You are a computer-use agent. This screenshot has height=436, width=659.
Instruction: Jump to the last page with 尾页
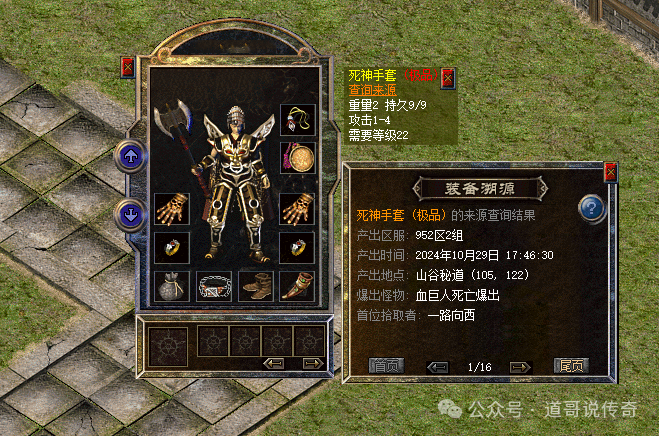click(571, 366)
